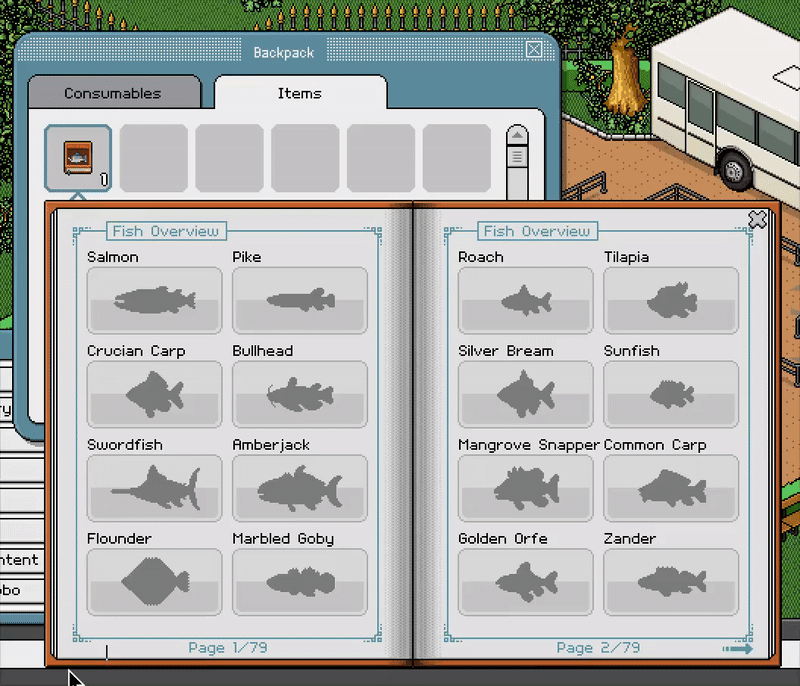Show the Silver Bream entry

pos(526,394)
